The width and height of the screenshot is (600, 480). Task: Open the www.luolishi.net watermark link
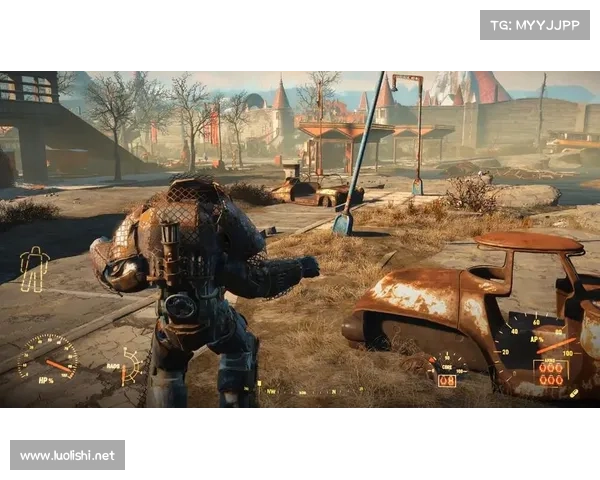68,456
